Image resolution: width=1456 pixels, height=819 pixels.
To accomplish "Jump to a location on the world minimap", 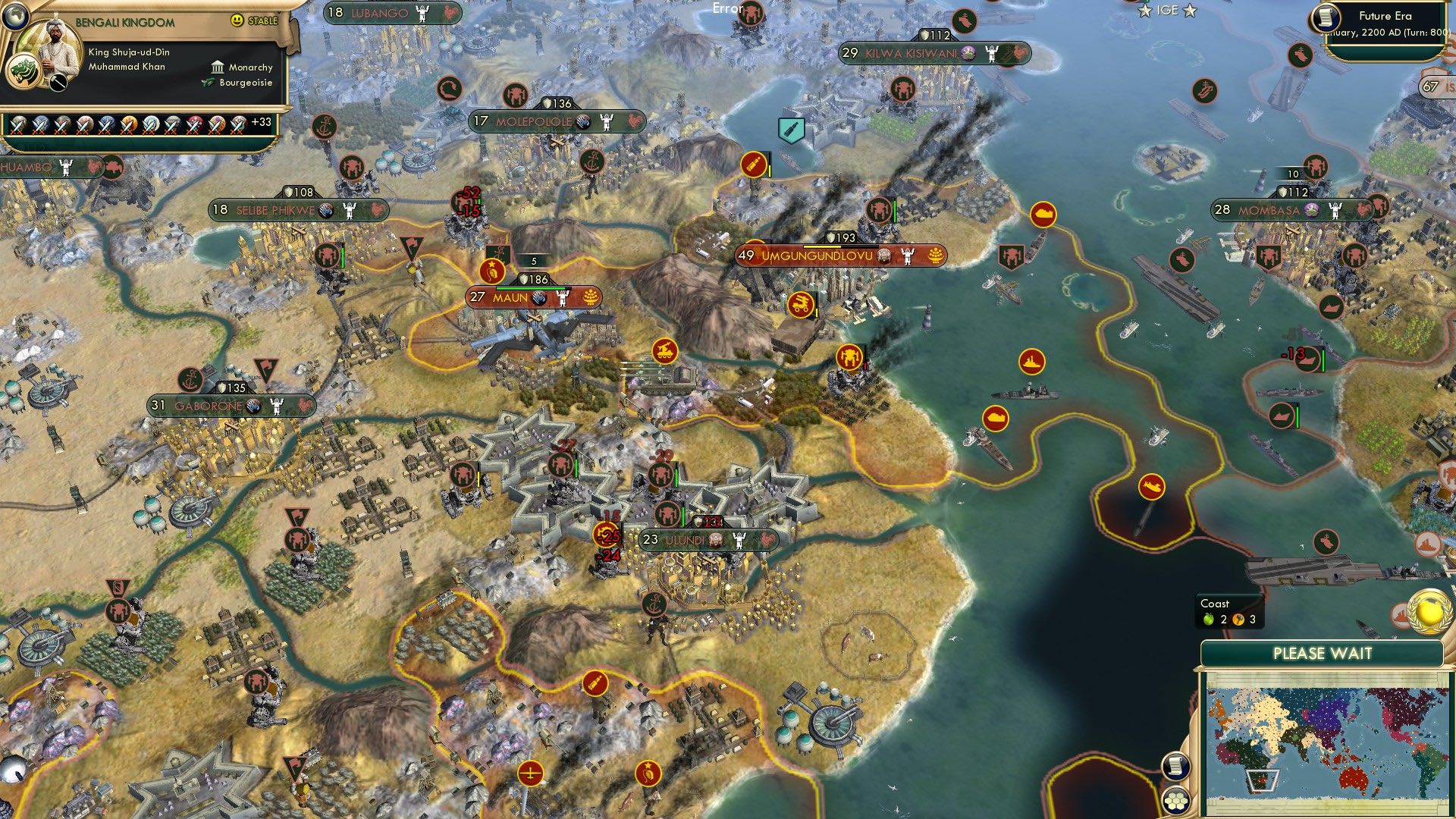I will pos(1323,742).
